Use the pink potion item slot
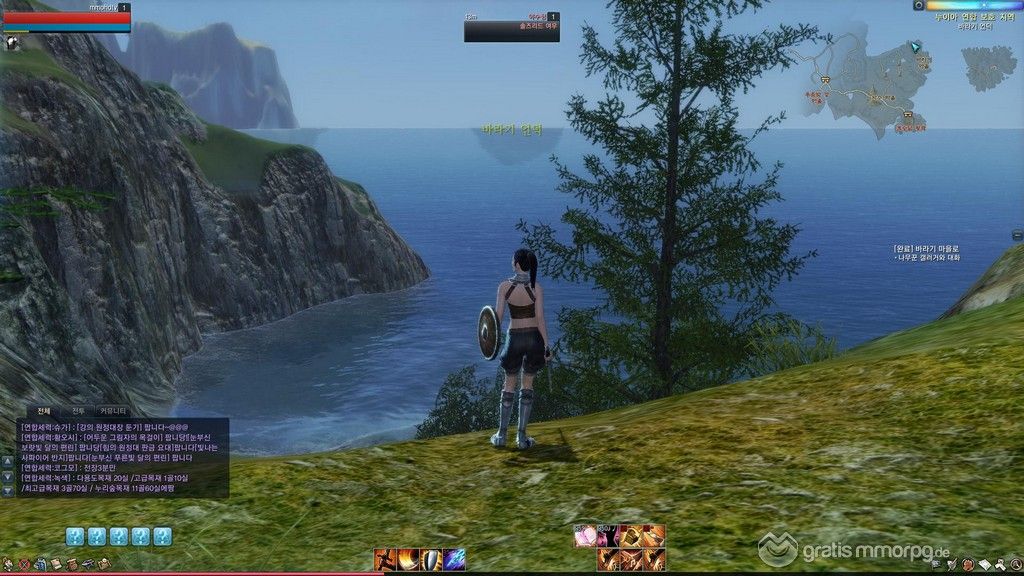Screen dimensions: 1024x576 [x=584, y=537]
